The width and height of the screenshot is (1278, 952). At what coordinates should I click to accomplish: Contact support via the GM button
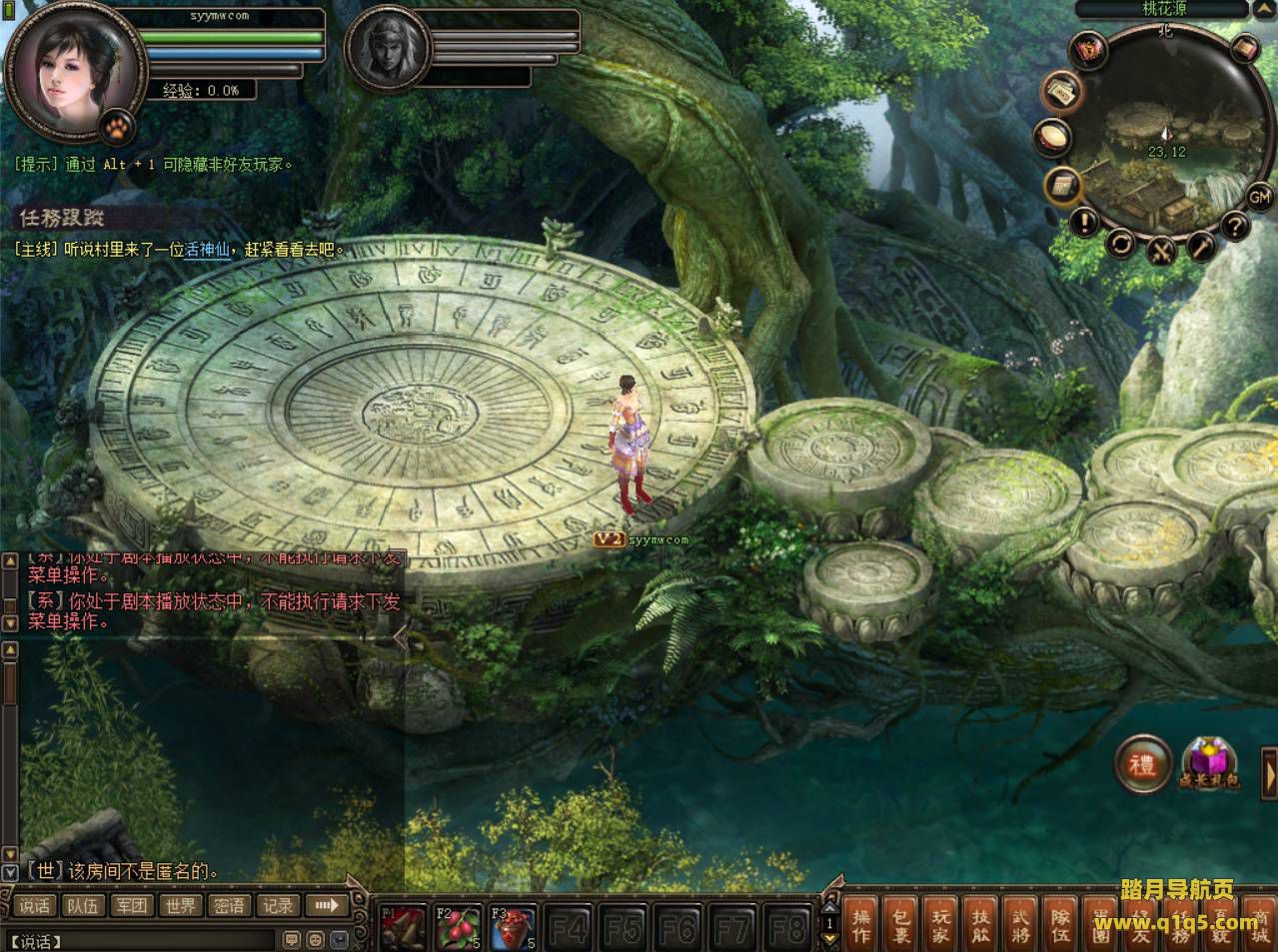point(1259,197)
